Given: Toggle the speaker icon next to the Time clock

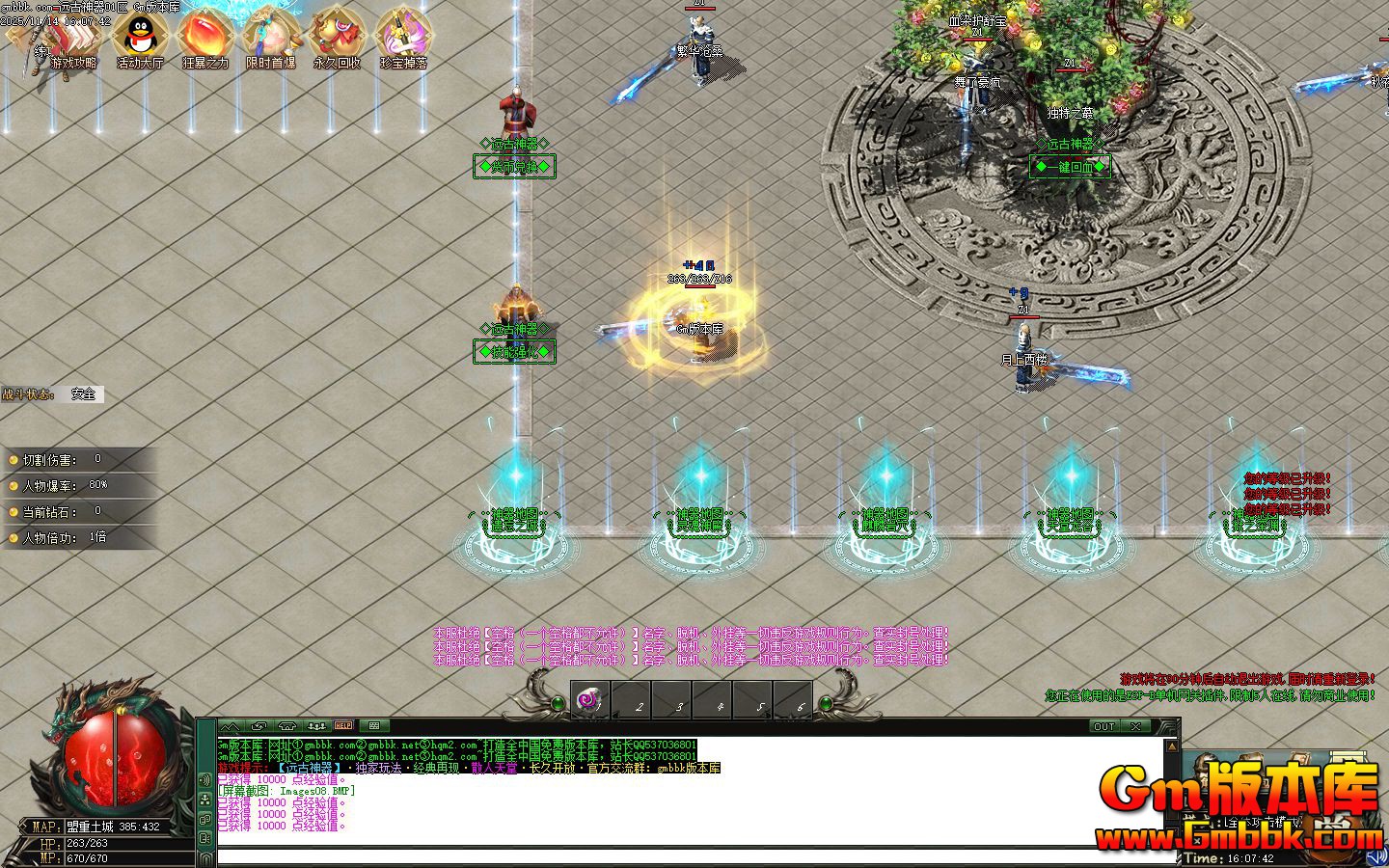Looking at the screenshot, I should click(x=1376, y=856).
